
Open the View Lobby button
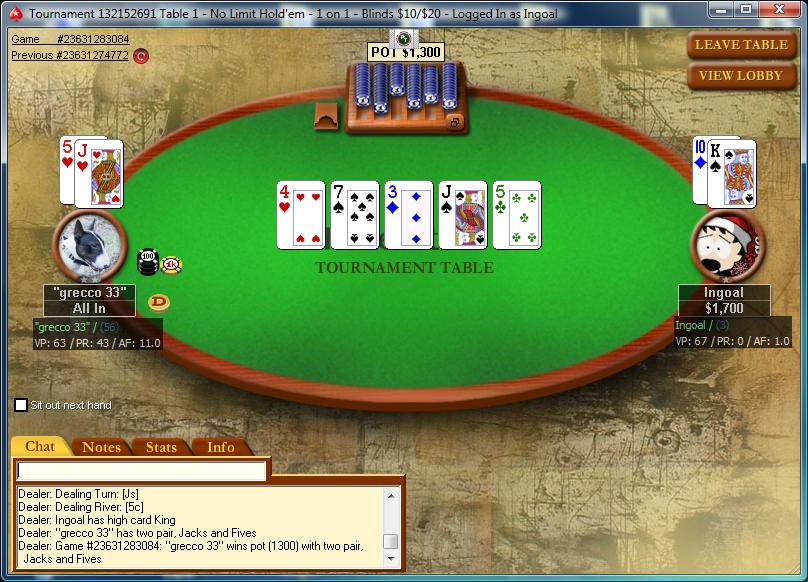click(740, 75)
